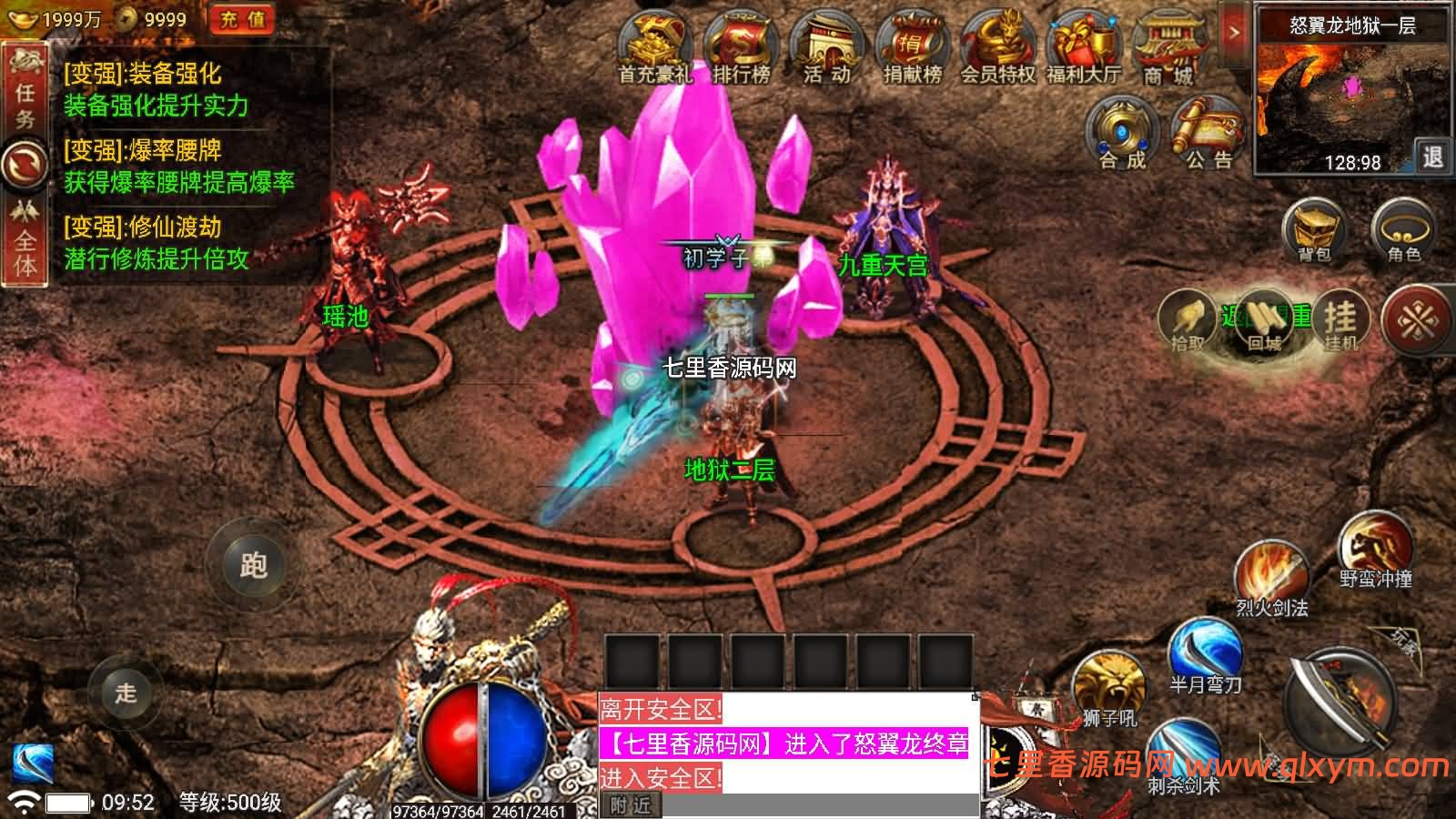Switch movement to 走 walk mode

(x=127, y=693)
